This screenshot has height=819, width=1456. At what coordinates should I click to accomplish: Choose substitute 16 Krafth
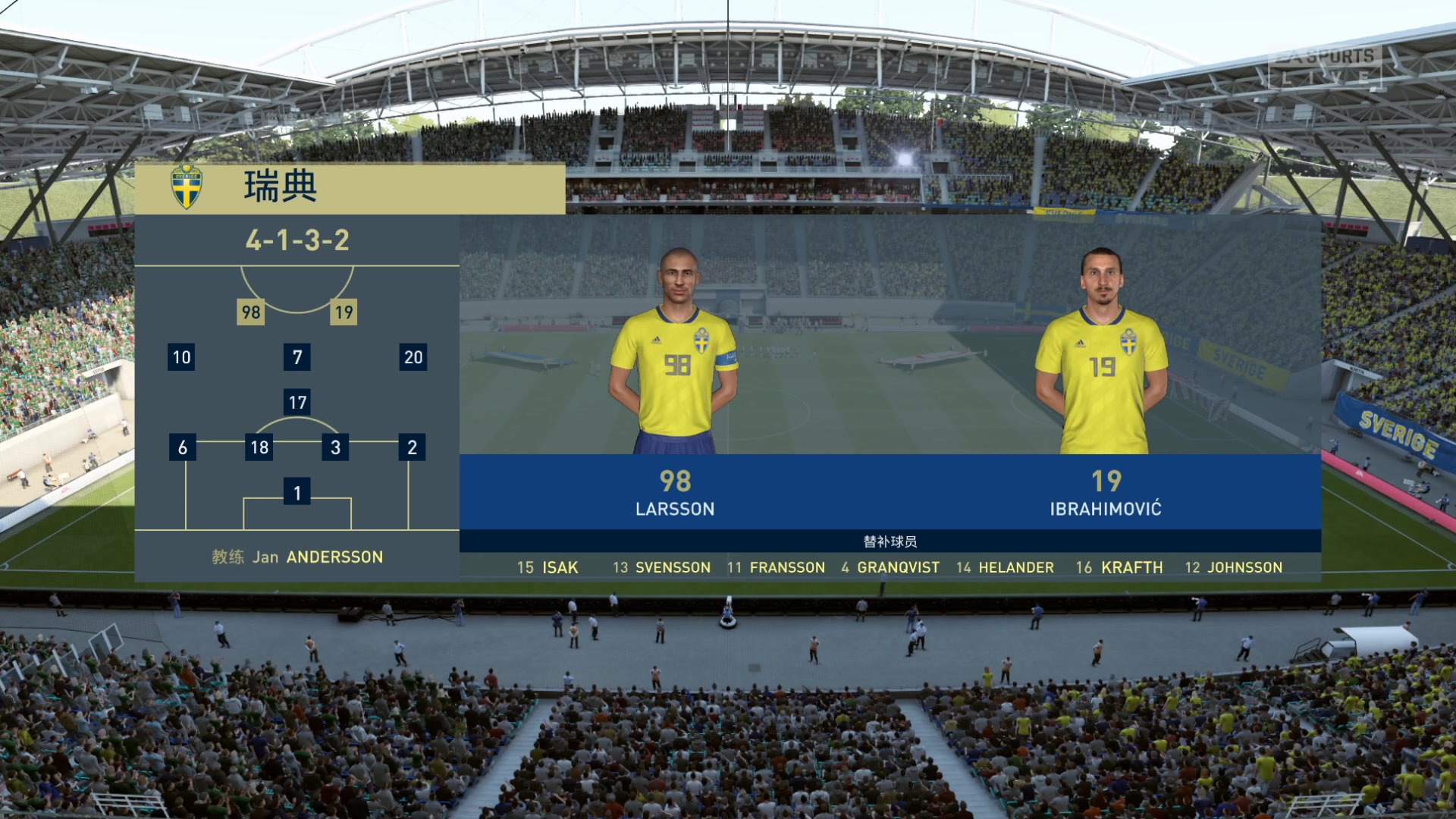point(1119,567)
